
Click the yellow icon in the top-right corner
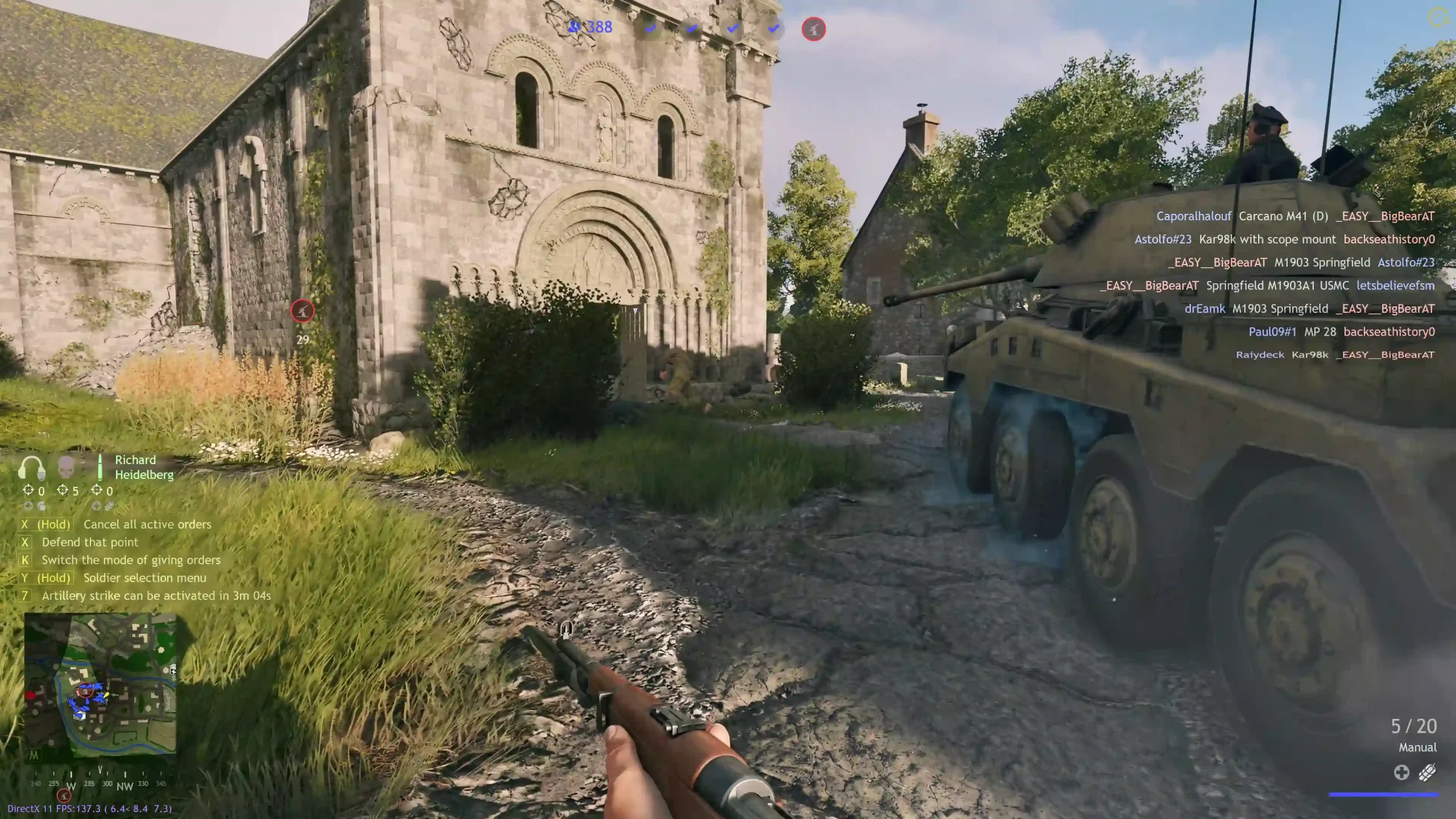(1438, 17)
